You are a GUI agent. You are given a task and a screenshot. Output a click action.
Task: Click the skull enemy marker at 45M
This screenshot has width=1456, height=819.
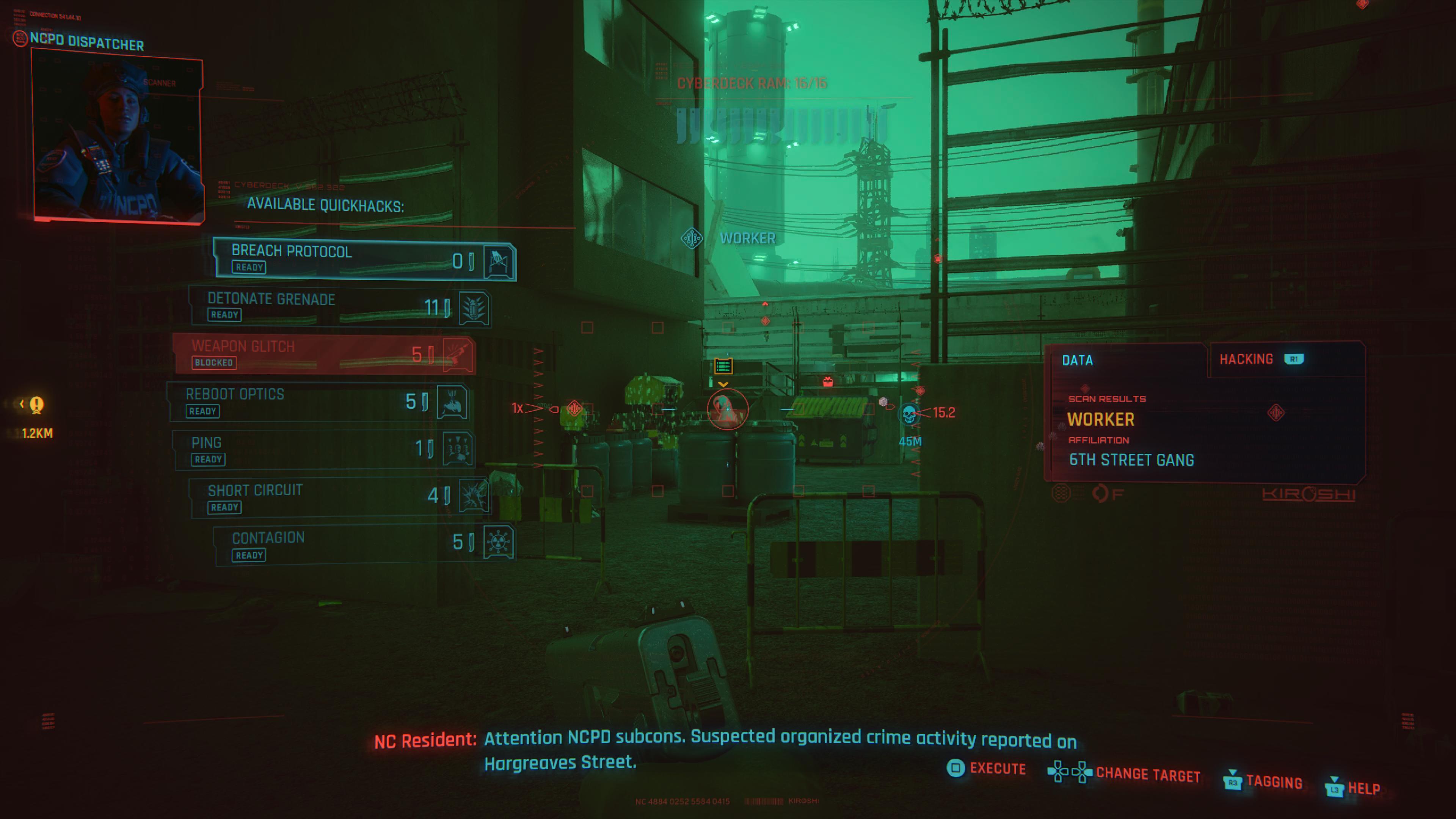click(x=909, y=414)
